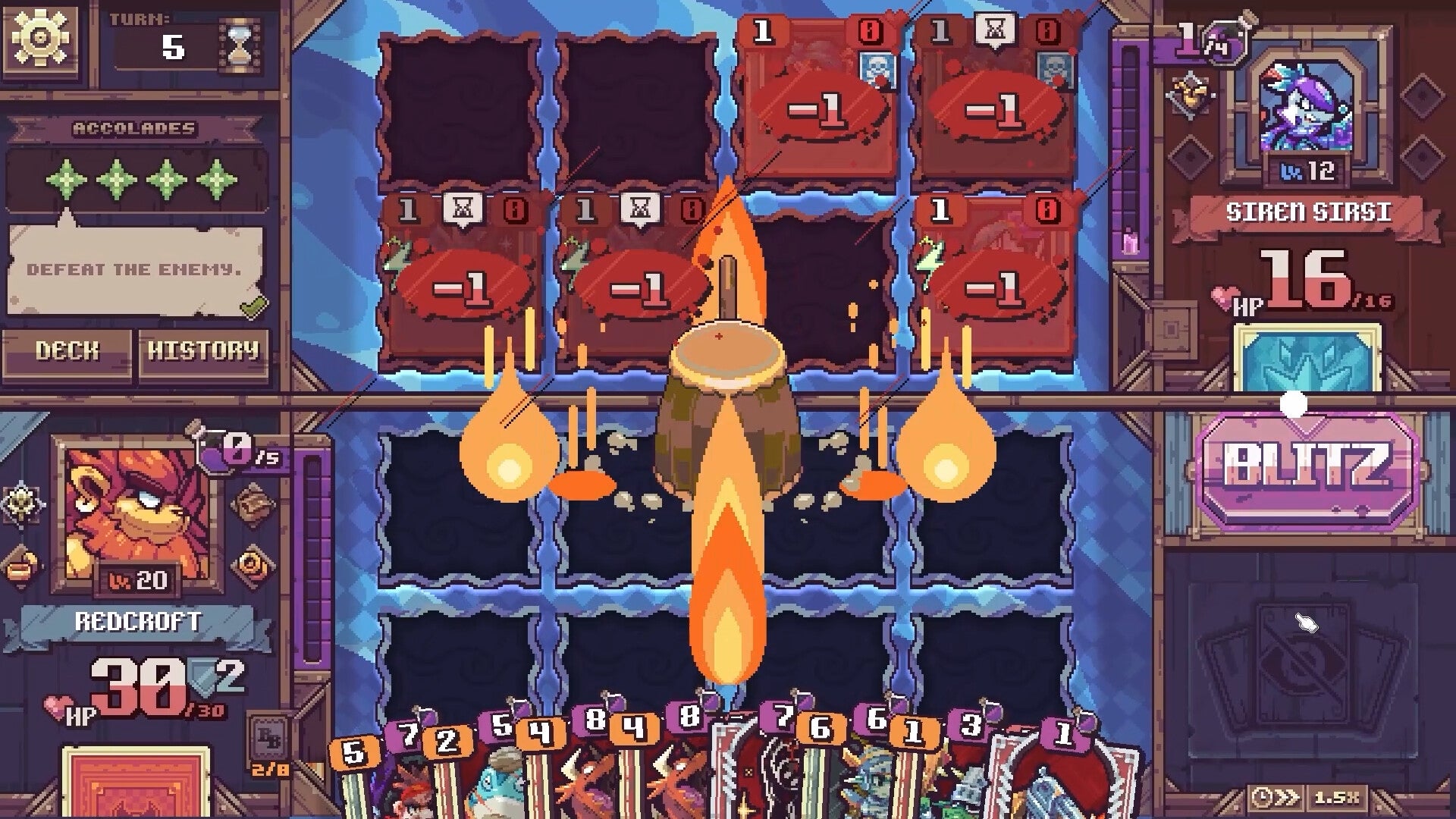Open the DECK tab
Viewport: 1456px width, 819px height.
click(67, 351)
